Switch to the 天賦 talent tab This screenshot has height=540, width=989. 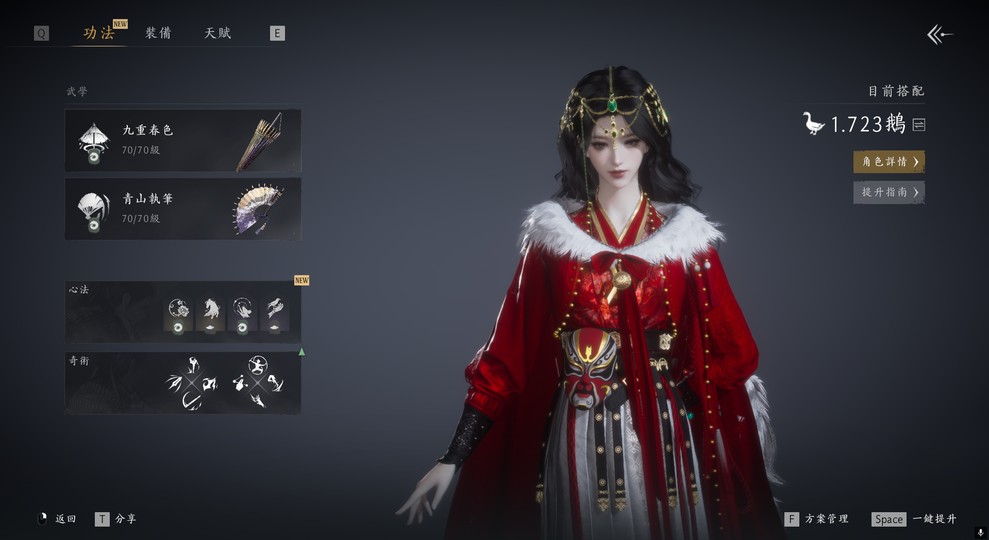[218, 33]
